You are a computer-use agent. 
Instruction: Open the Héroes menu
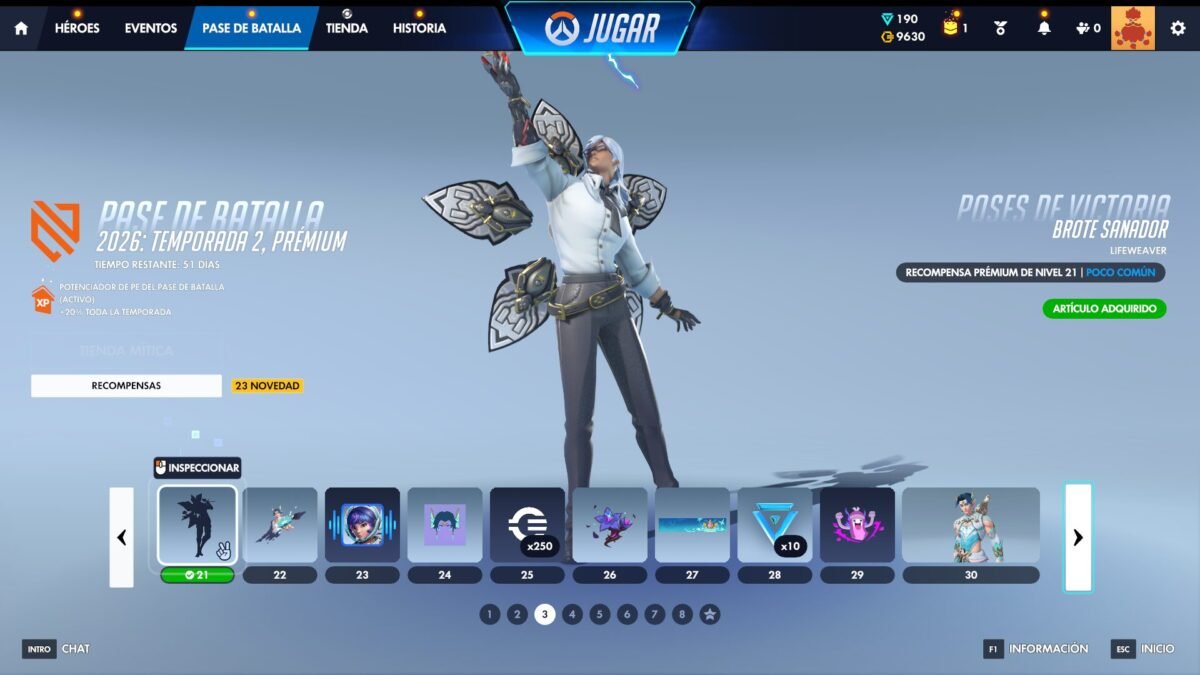tap(77, 28)
